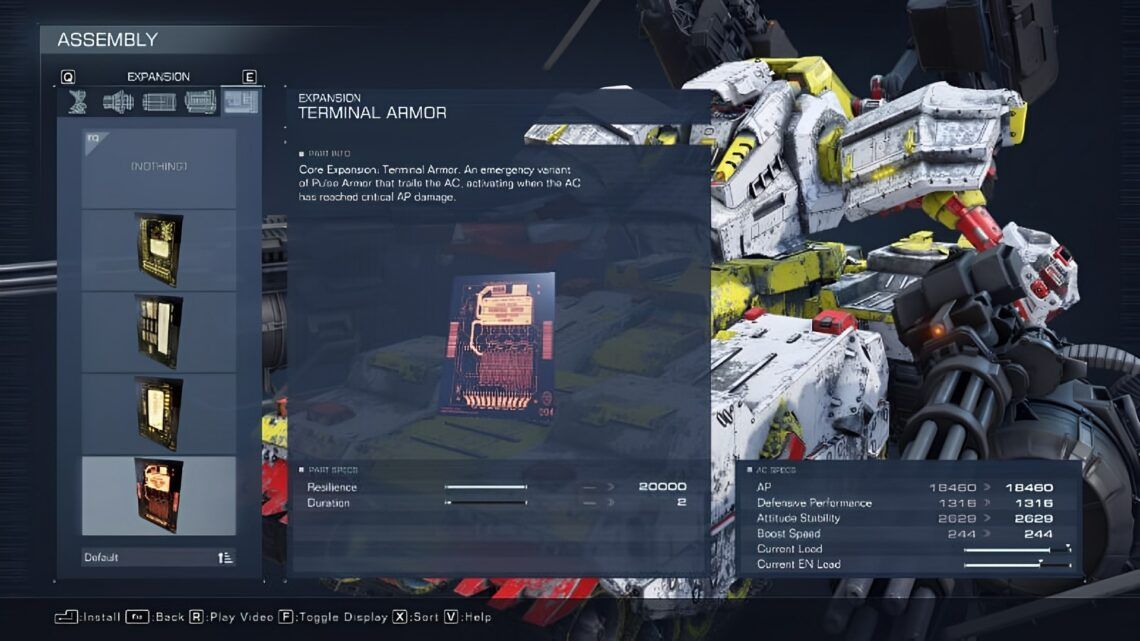The height and width of the screenshot is (641, 1140).
Task: Show the FCS parts tab
Action: pos(159,101)
